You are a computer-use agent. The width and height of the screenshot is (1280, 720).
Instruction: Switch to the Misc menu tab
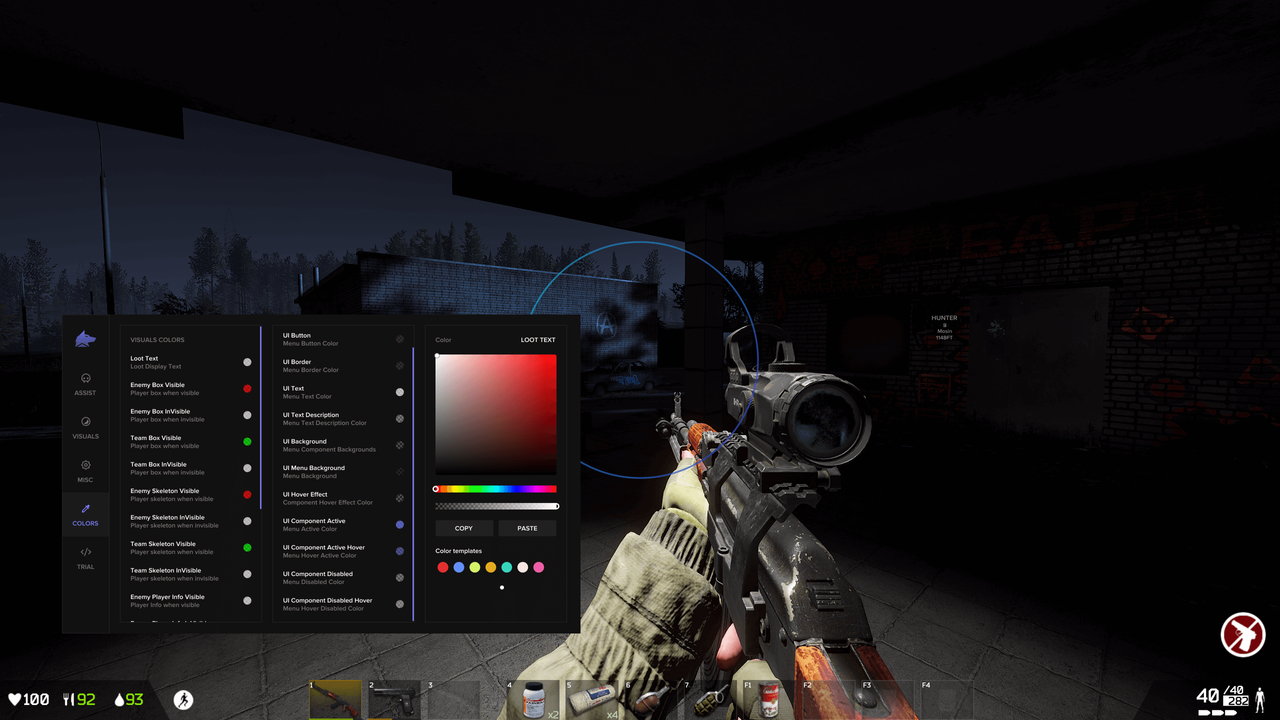85,472
